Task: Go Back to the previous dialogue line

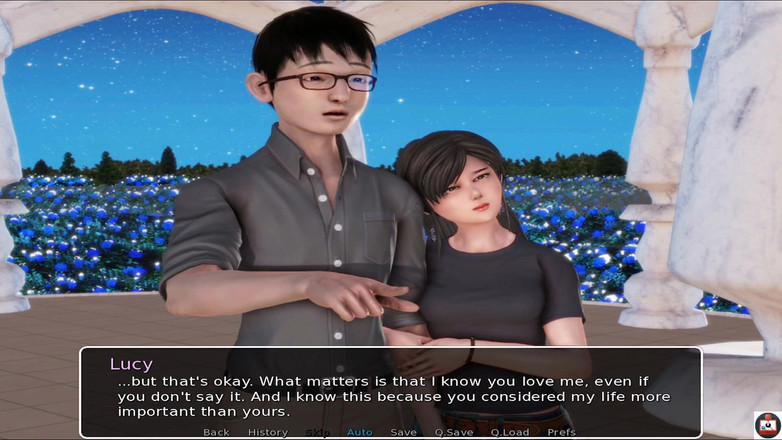Action: (x=216, y=432)
